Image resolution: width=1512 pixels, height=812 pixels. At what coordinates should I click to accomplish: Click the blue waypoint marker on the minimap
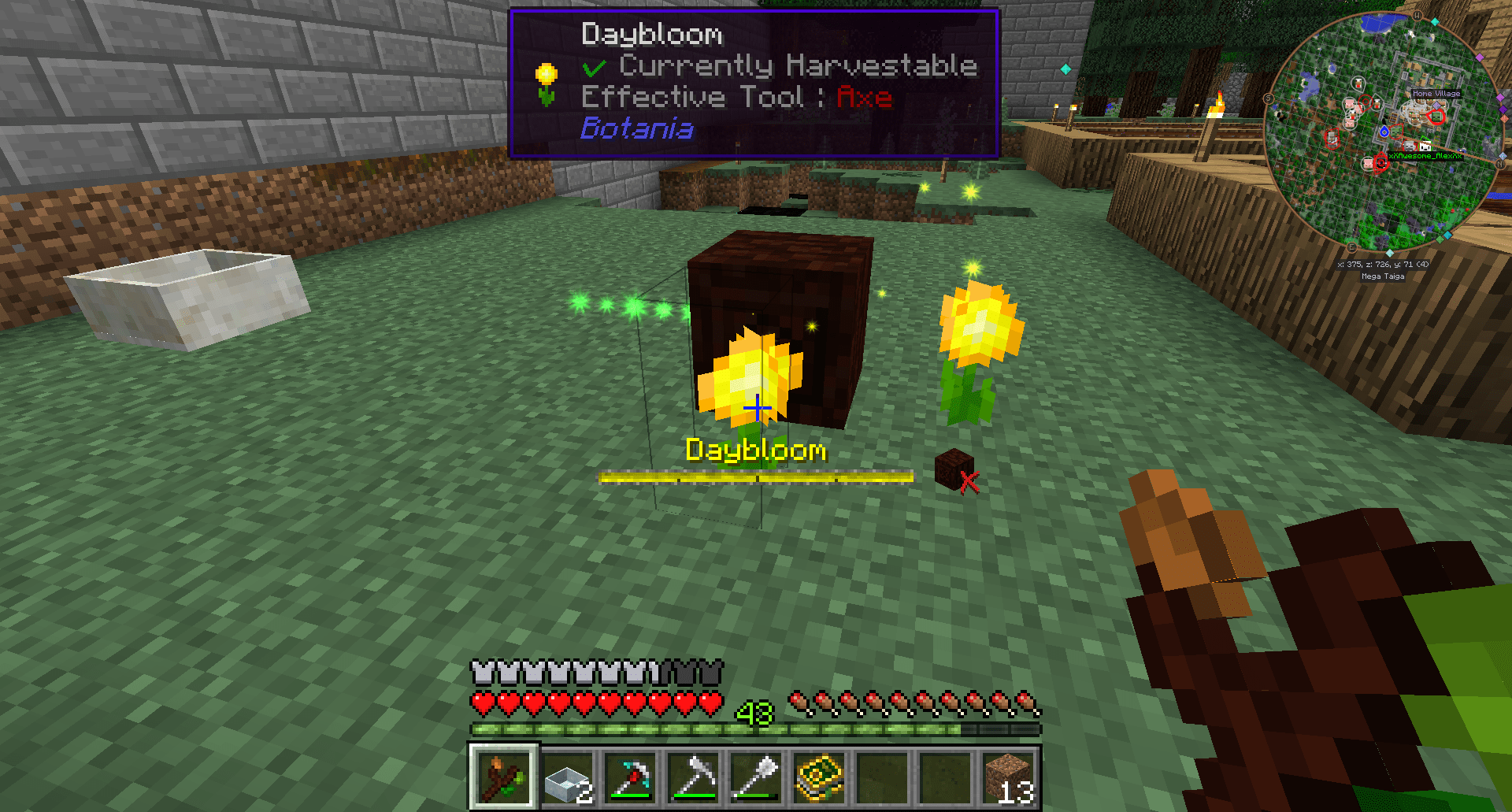tap(1384, 133)
